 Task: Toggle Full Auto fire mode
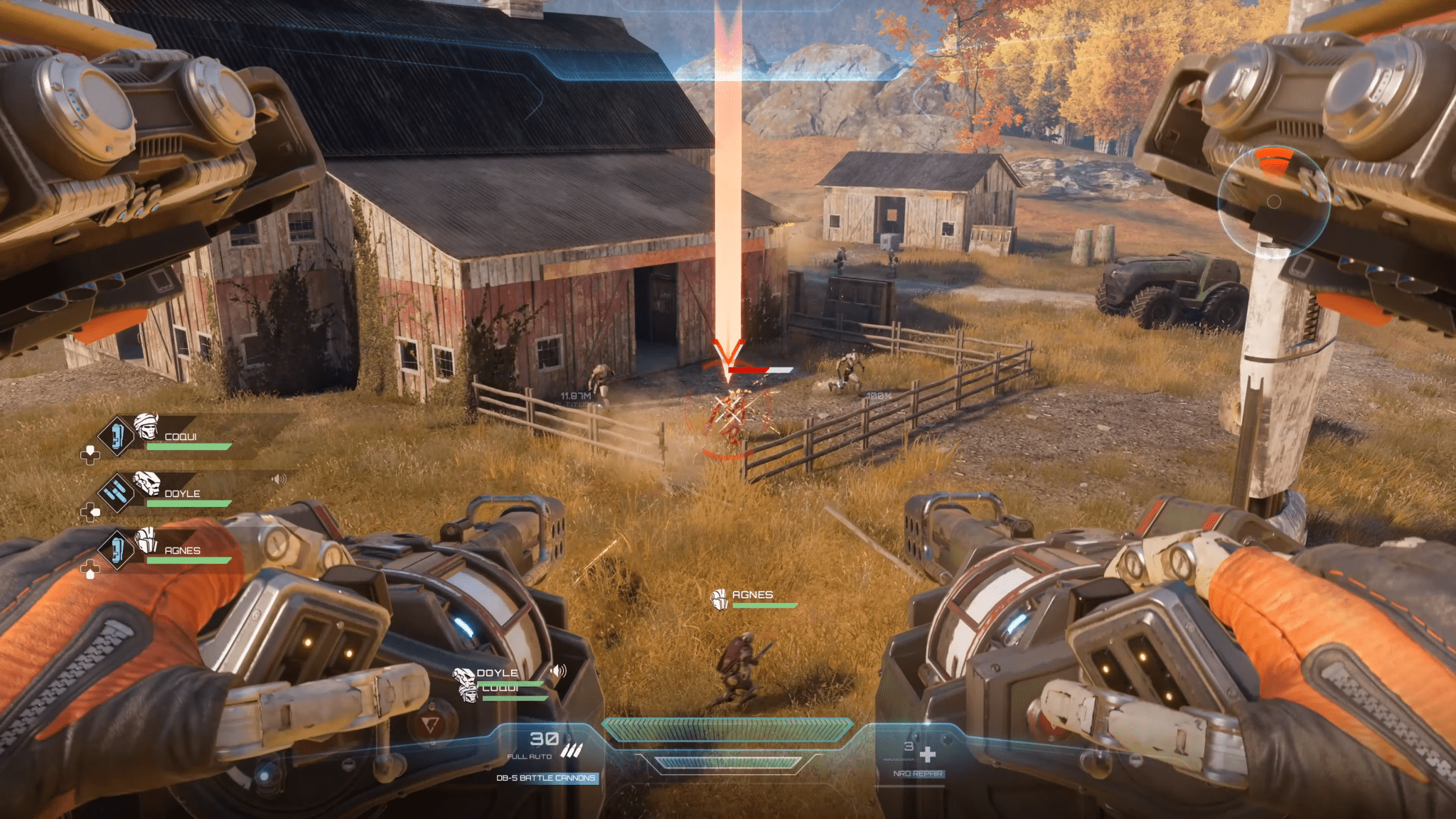529,756
